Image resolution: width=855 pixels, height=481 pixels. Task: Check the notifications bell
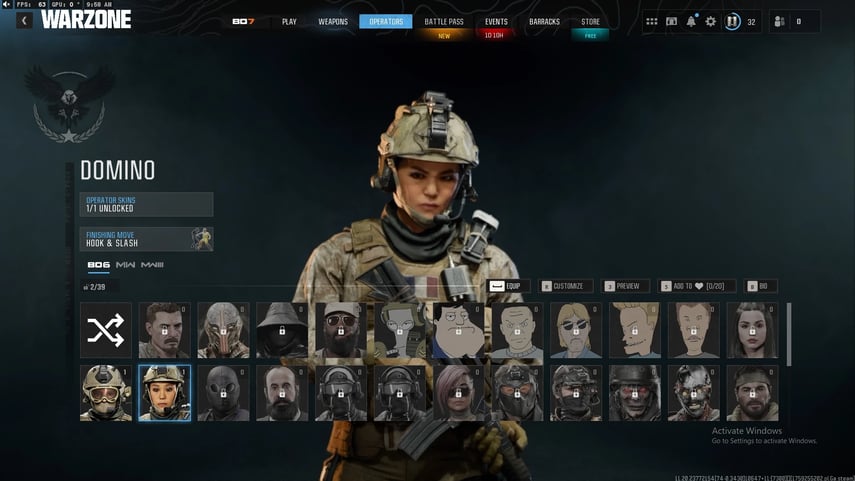[691, 21]
